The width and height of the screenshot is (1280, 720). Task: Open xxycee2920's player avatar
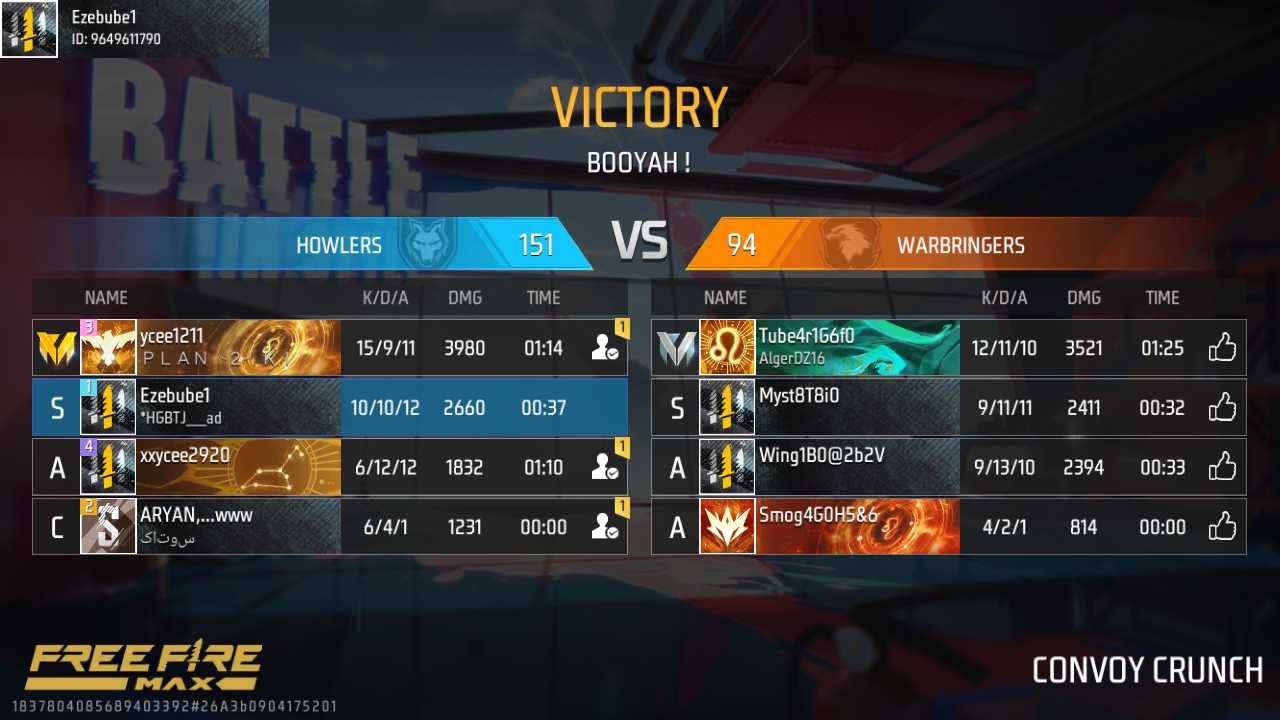(108, 467)
